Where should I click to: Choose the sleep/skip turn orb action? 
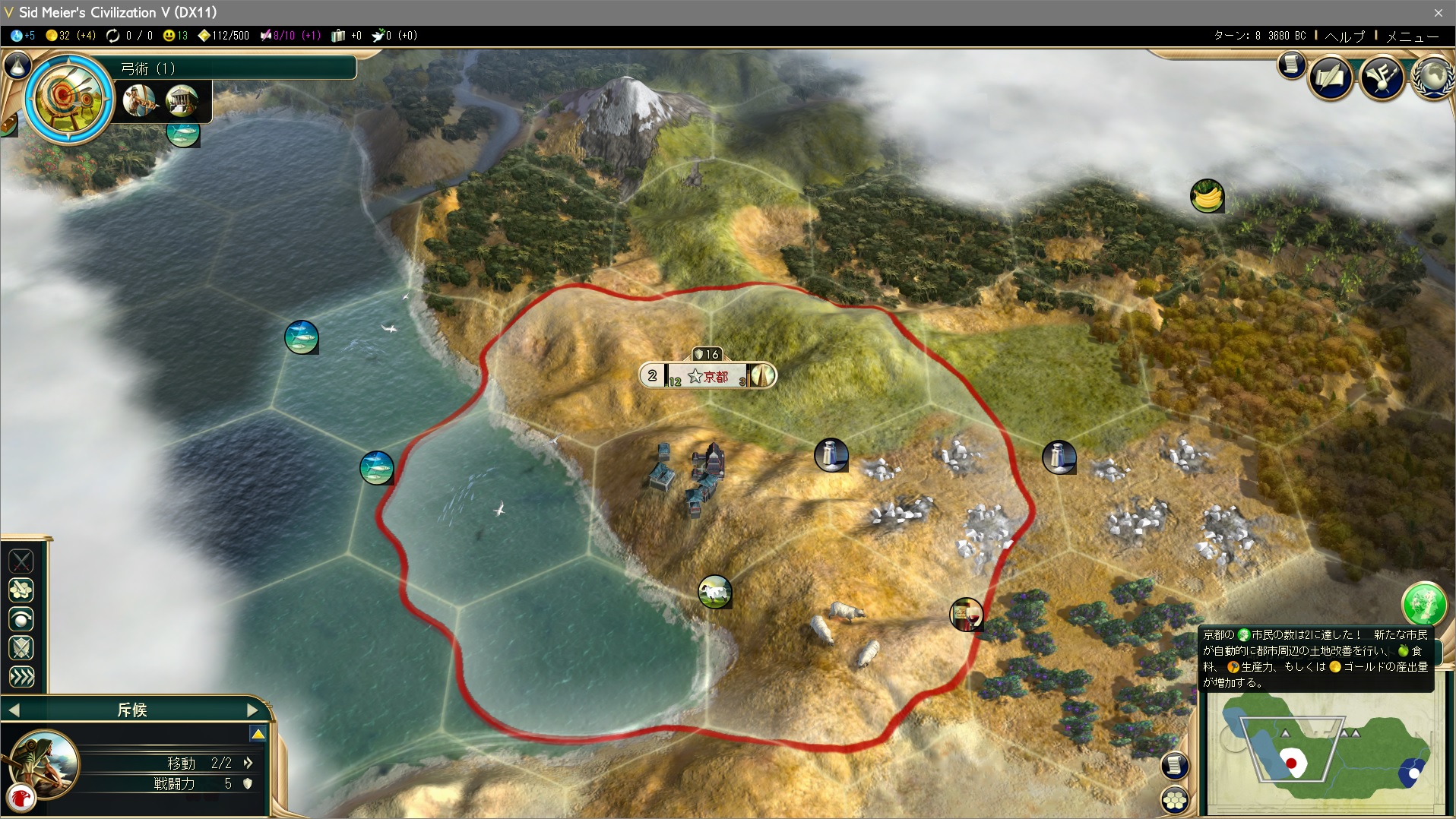[21, 619]
